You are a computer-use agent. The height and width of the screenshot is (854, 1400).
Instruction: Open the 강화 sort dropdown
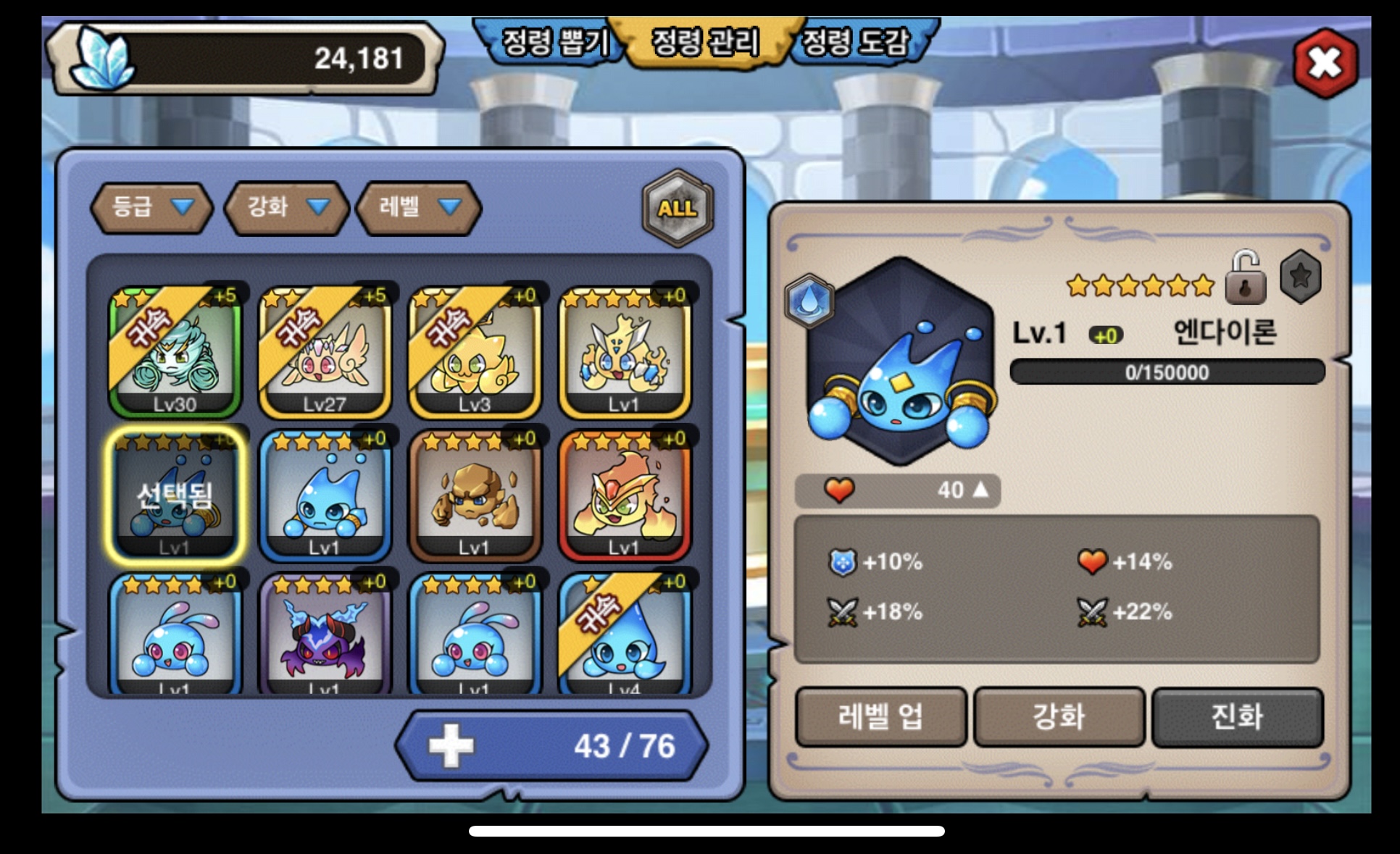point(288,208)
